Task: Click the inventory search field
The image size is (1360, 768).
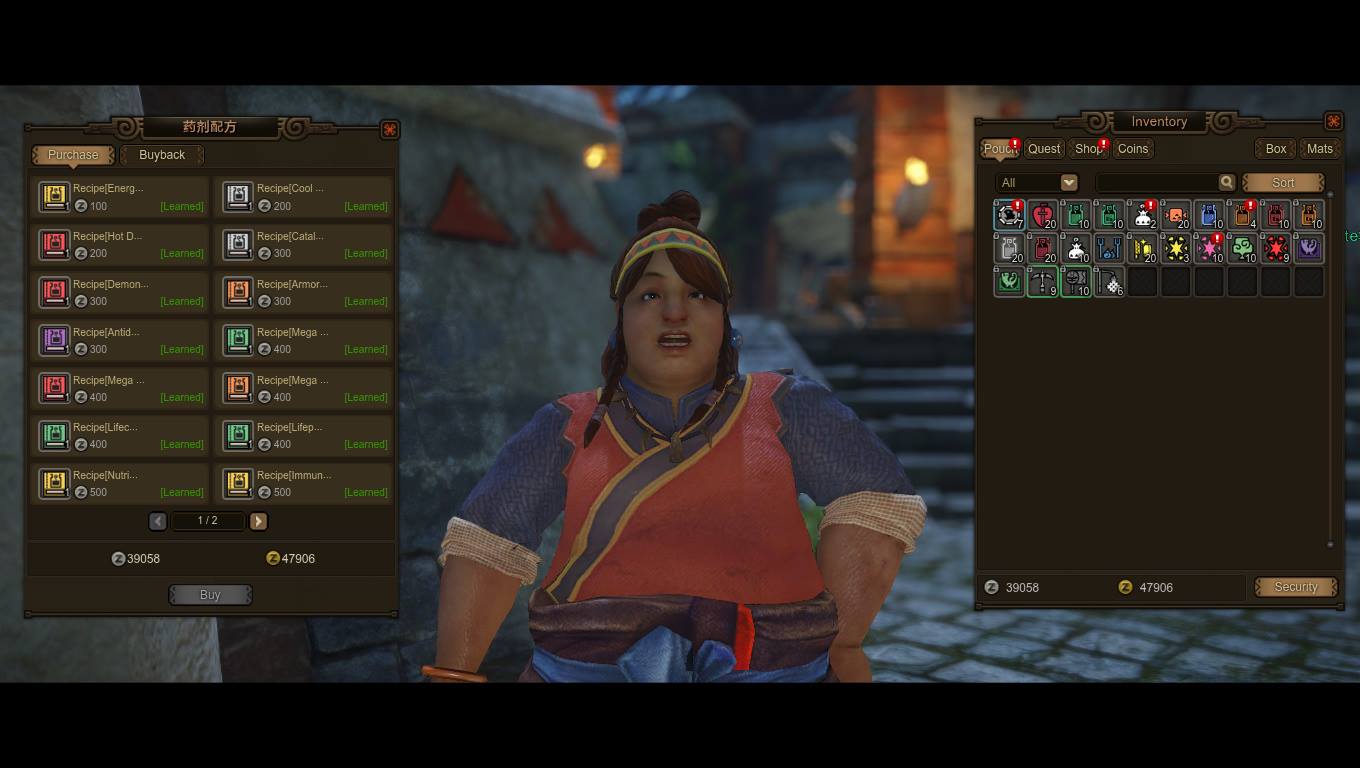Action: (1156, 182)
